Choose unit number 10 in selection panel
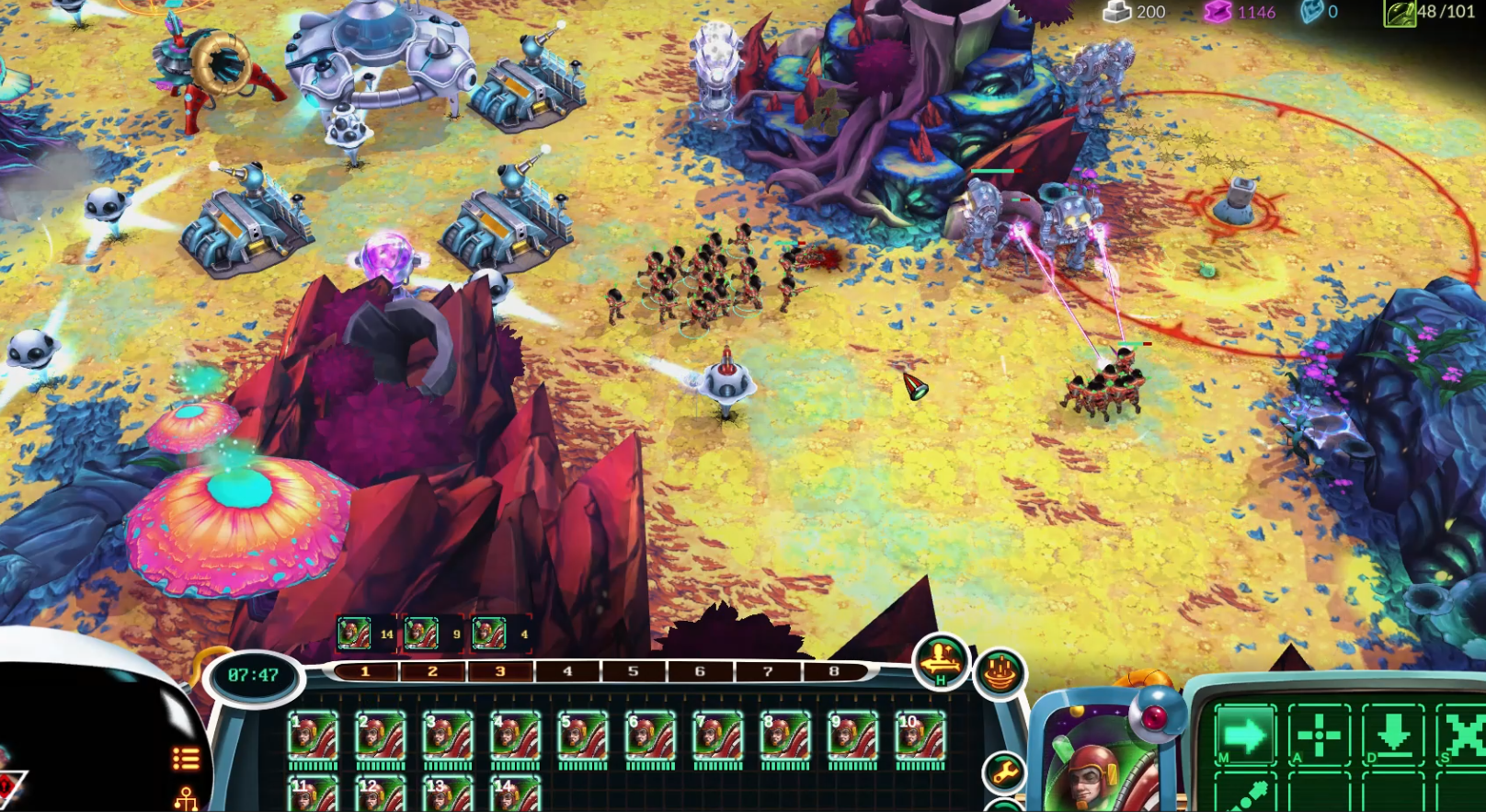 tap(920, 738)
